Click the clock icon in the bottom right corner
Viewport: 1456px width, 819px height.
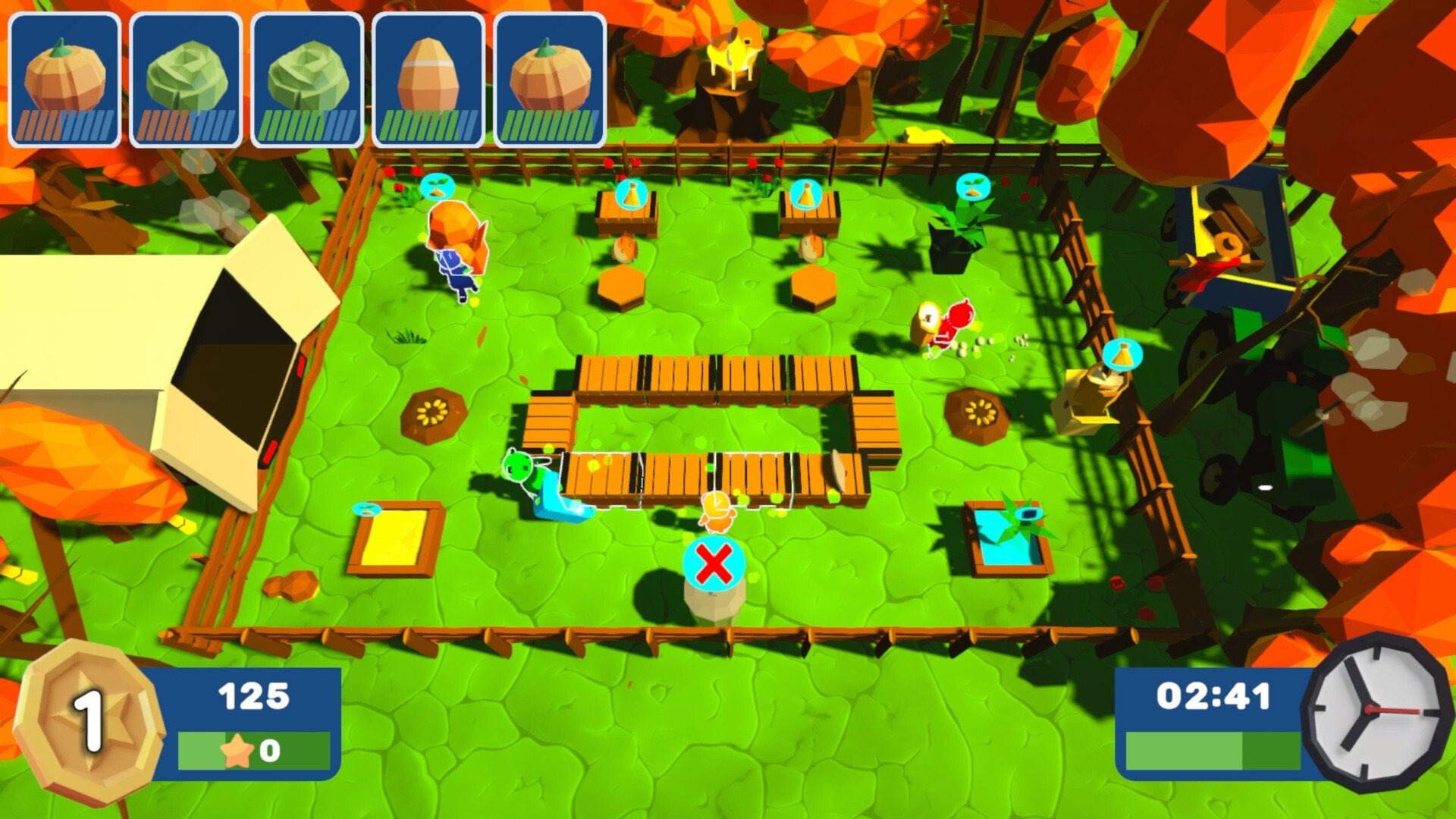[1373, 716]
